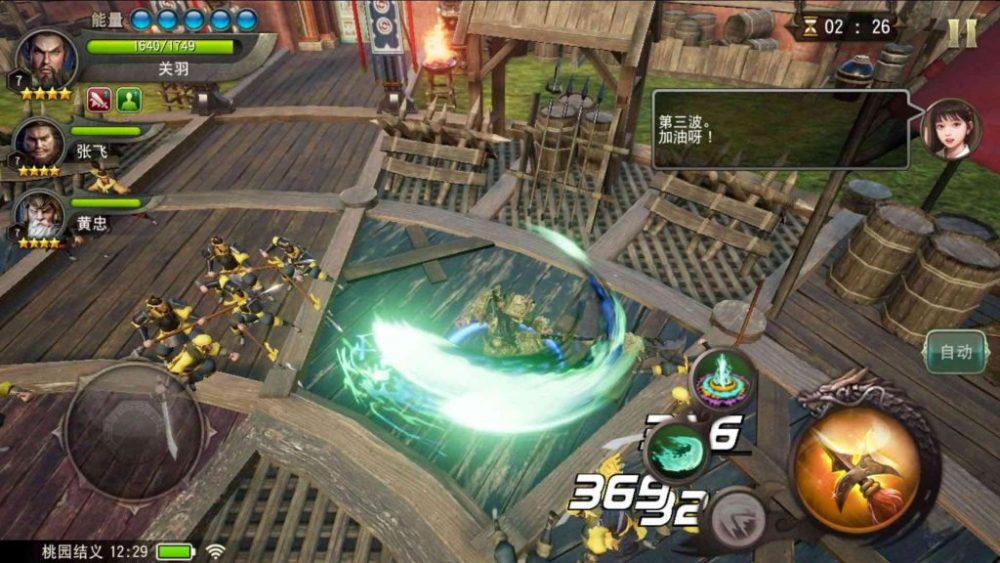Click the green person buff icon
This screenshot has width=1000, height=563.
(x=128, y=99)
